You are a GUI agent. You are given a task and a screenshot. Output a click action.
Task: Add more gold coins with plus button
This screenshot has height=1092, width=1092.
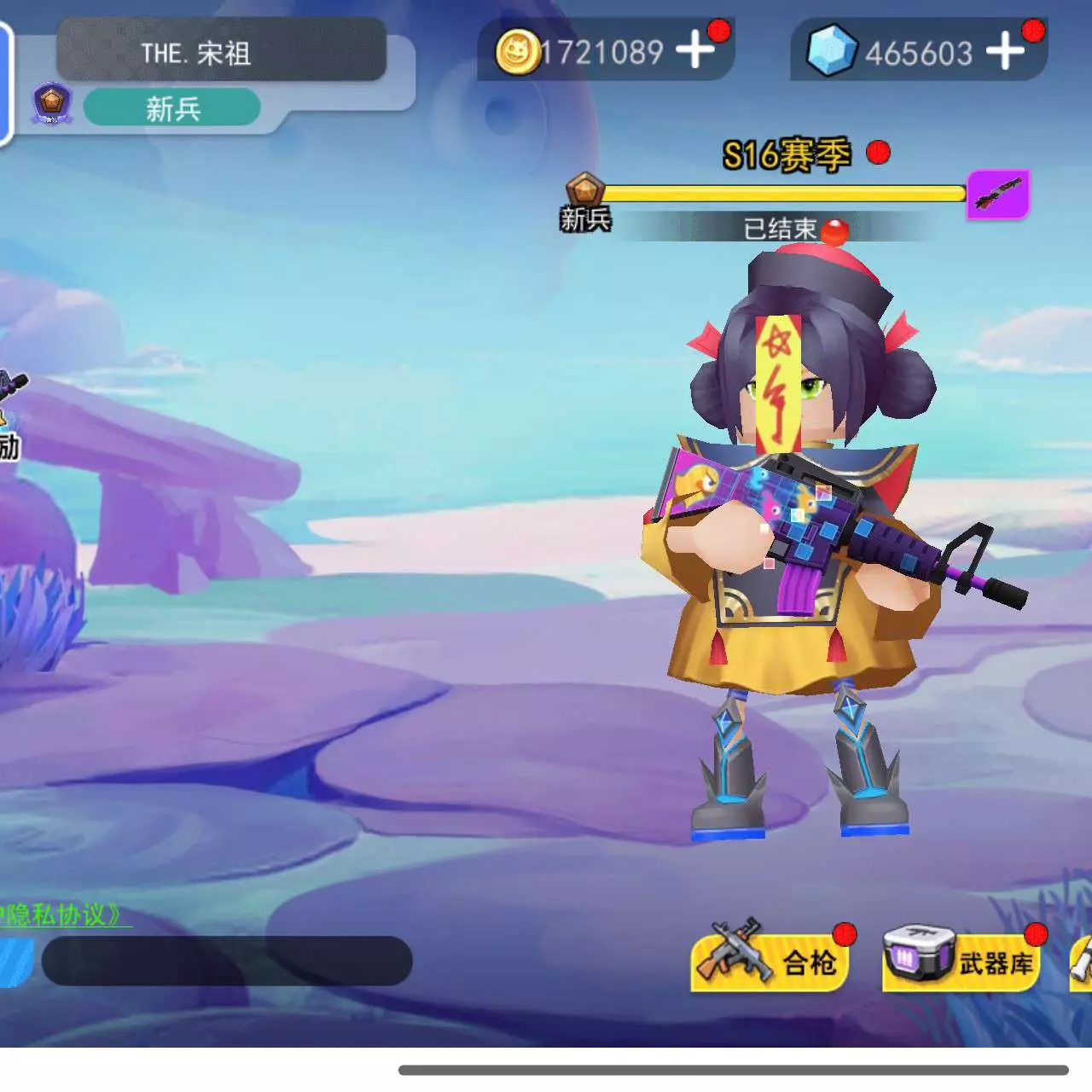click(695, 49)
